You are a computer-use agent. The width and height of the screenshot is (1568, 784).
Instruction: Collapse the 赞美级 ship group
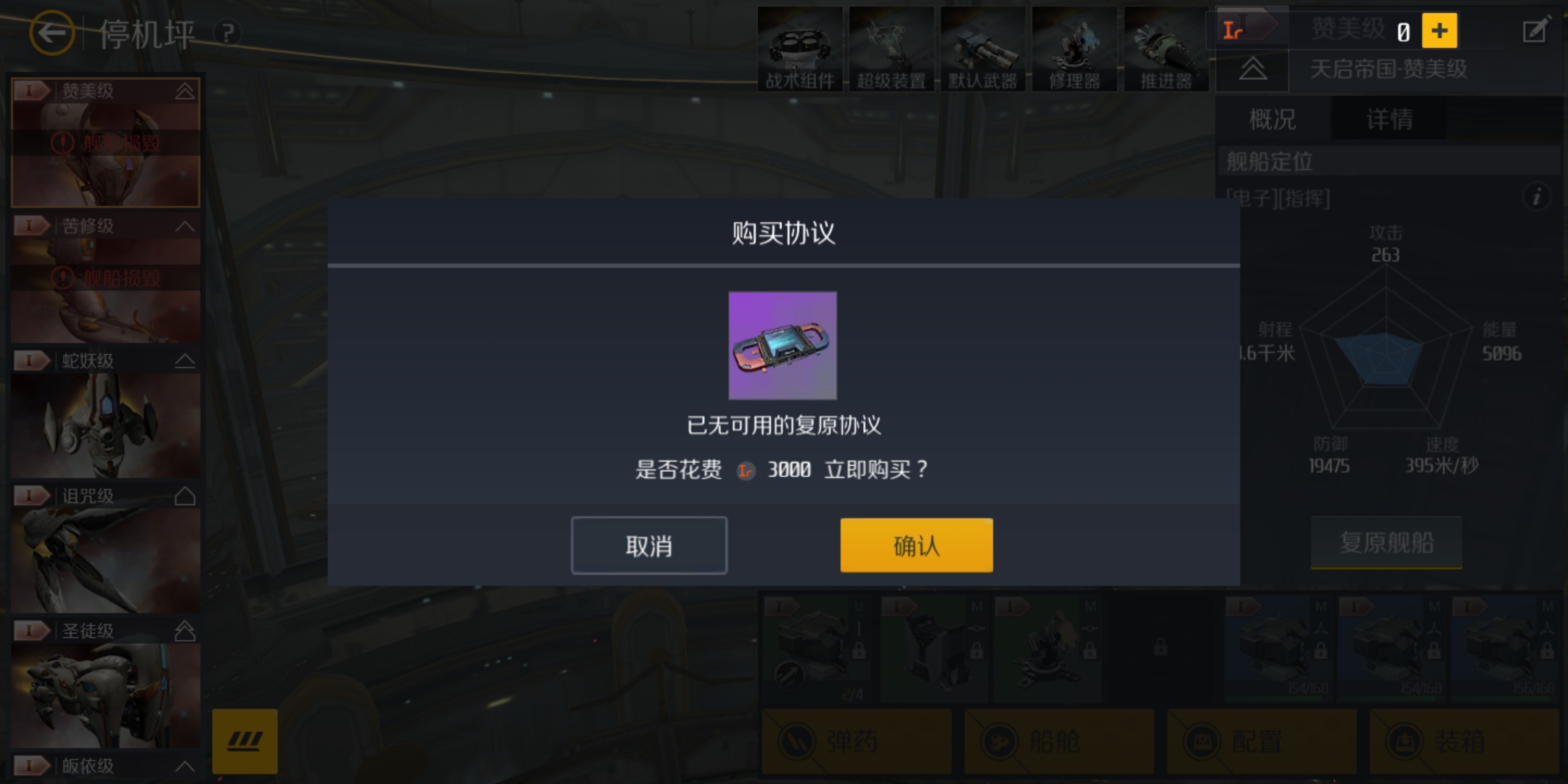184,91
